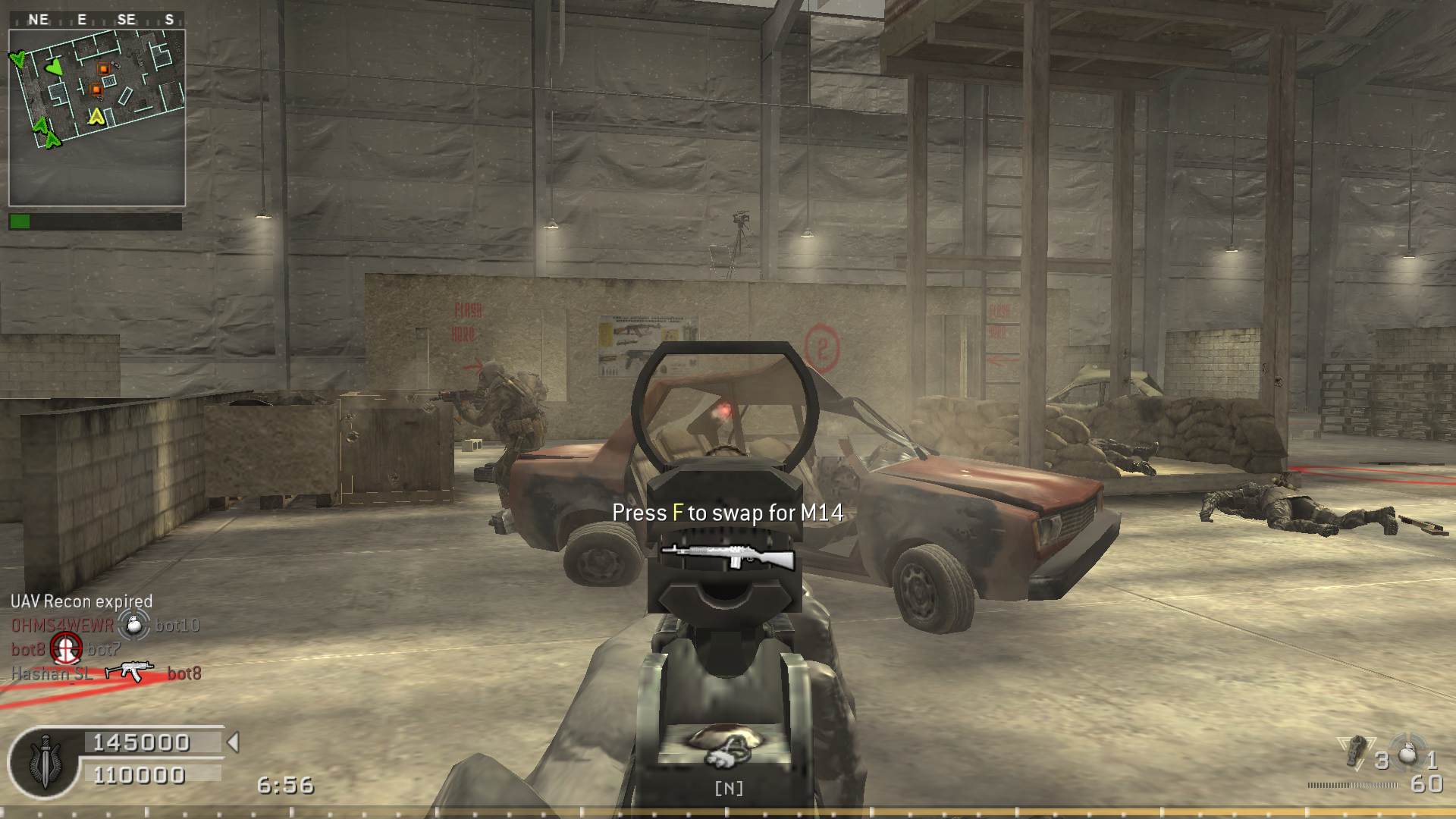Select the yellow player arrow on minimap
The height and width of the screenshot is (819, 1456).
(96, 116)
